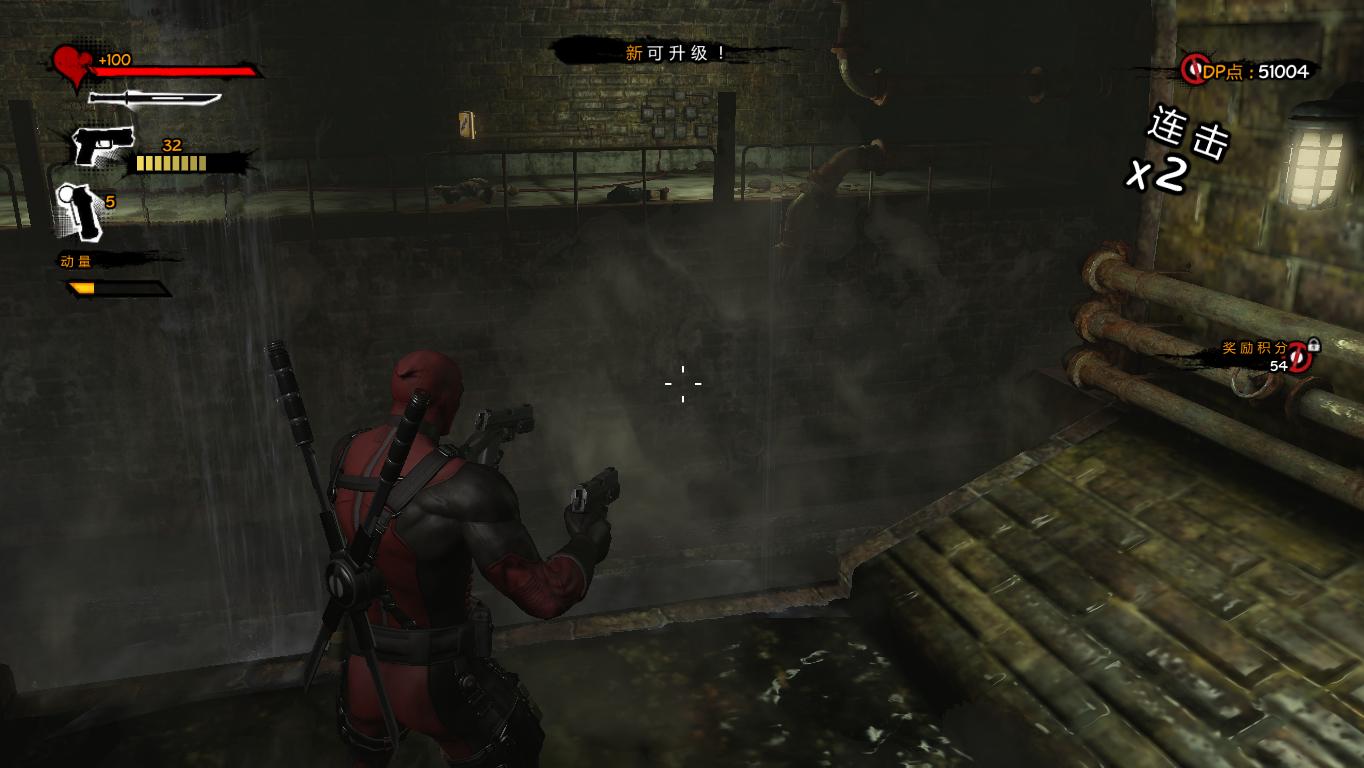The image size is (1364, 768).
Task: Click the crosshair reticle at screen center
Action: (x=682, y=384)
